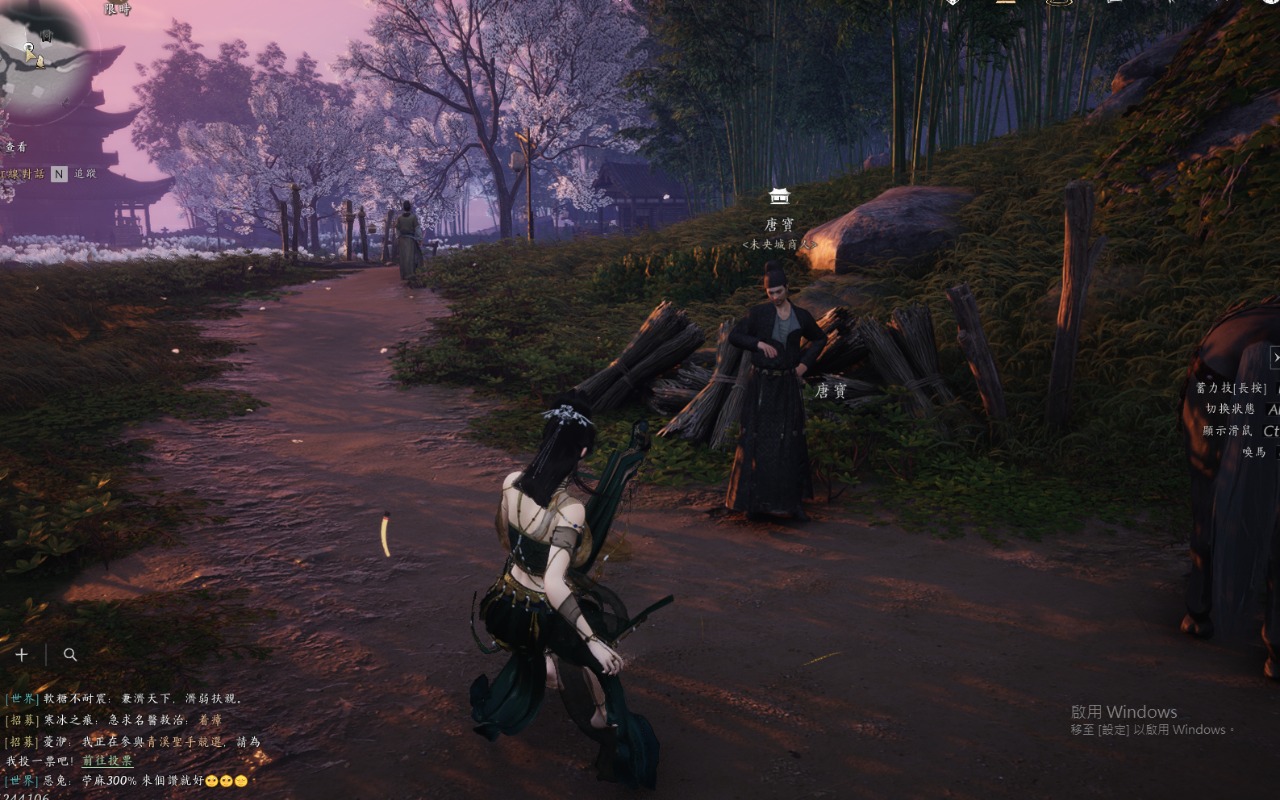Viewport: 1280px width, 800px height.
Task: Open chat search with the magnifier icon
Action: click(x=70, y=655)
